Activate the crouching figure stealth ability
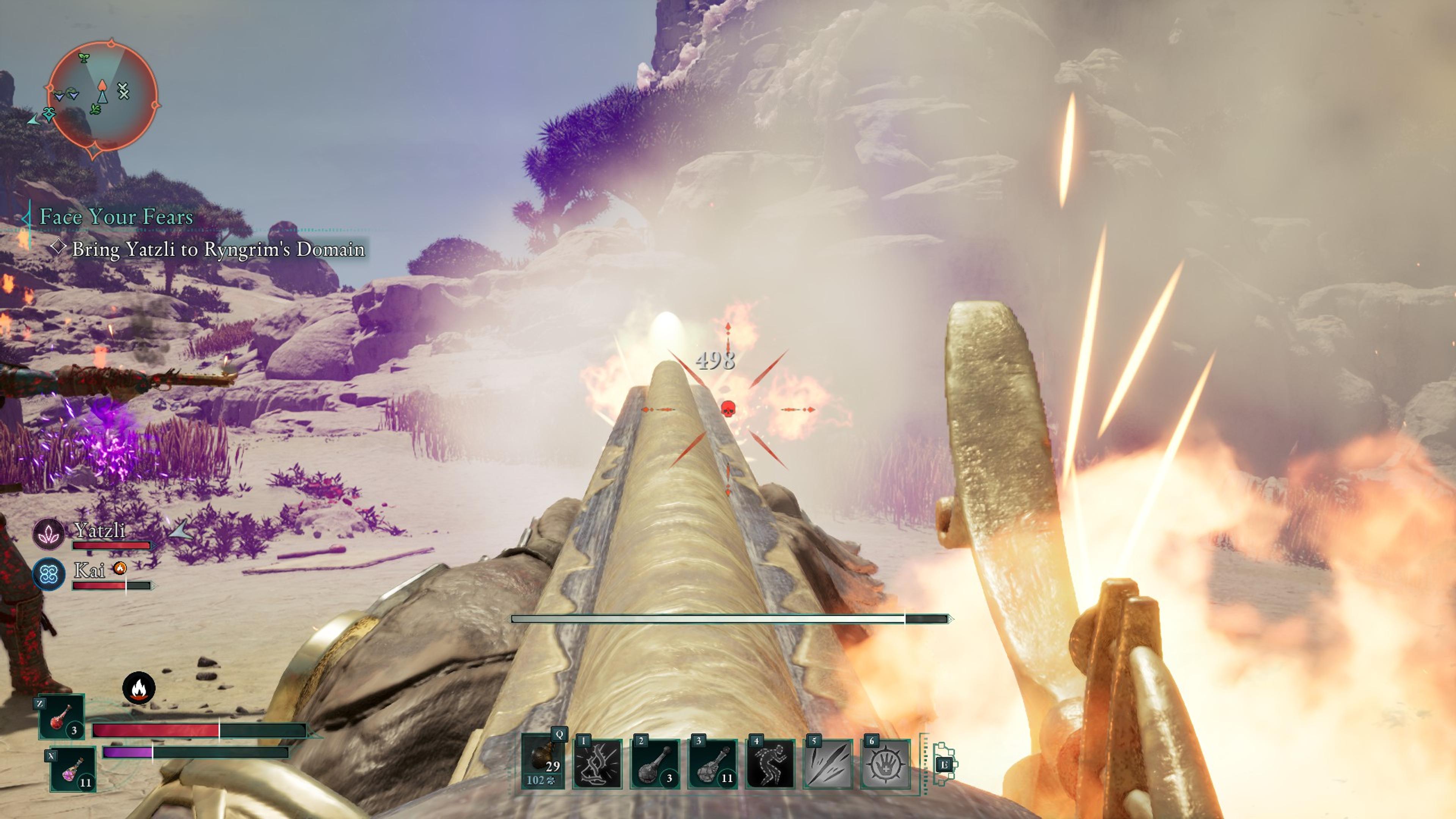The height and width of the screenshot is (819, 1456). point(770,764)
